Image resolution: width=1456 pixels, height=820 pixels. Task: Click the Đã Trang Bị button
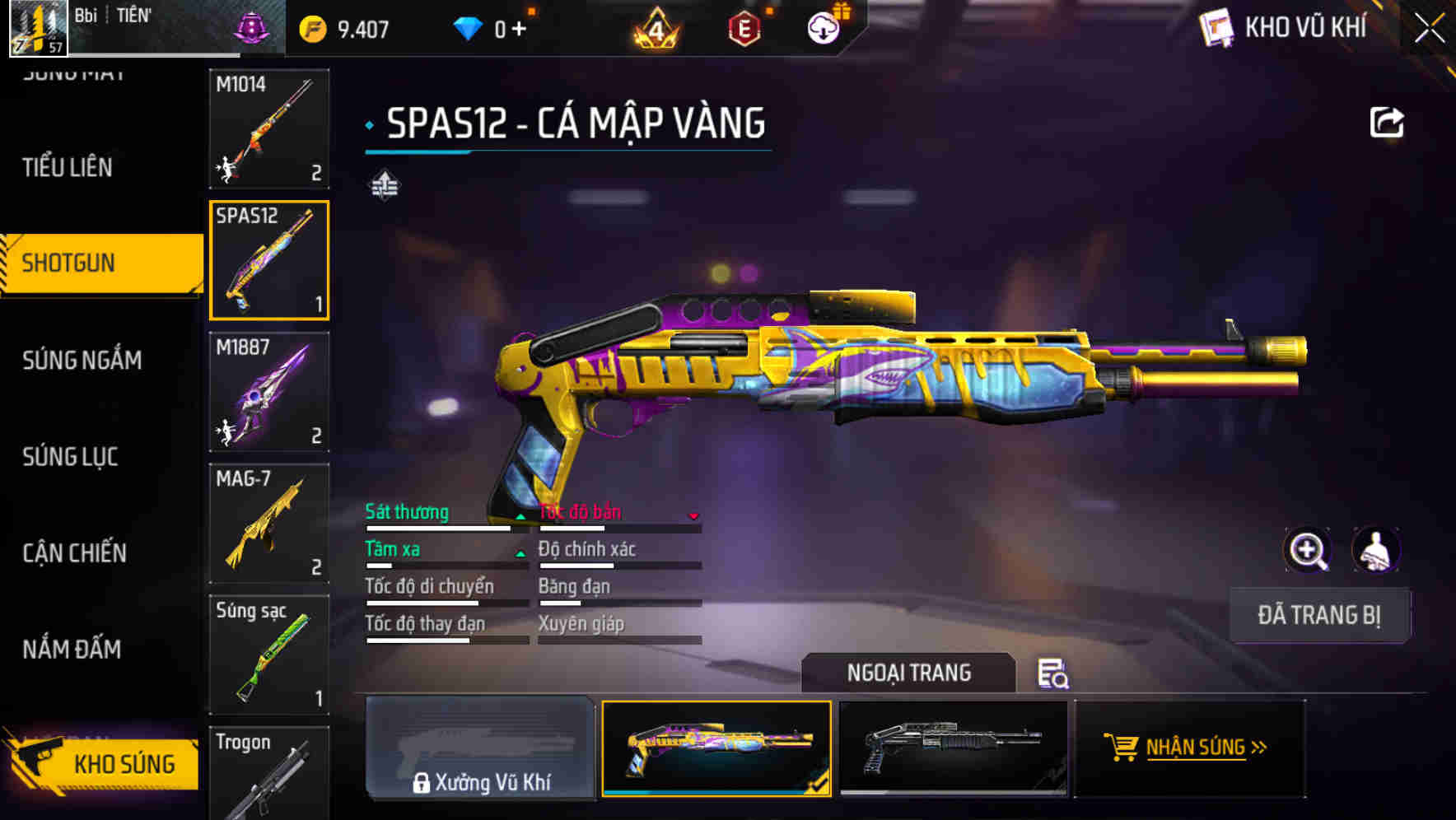click(x=1318, y=615)
